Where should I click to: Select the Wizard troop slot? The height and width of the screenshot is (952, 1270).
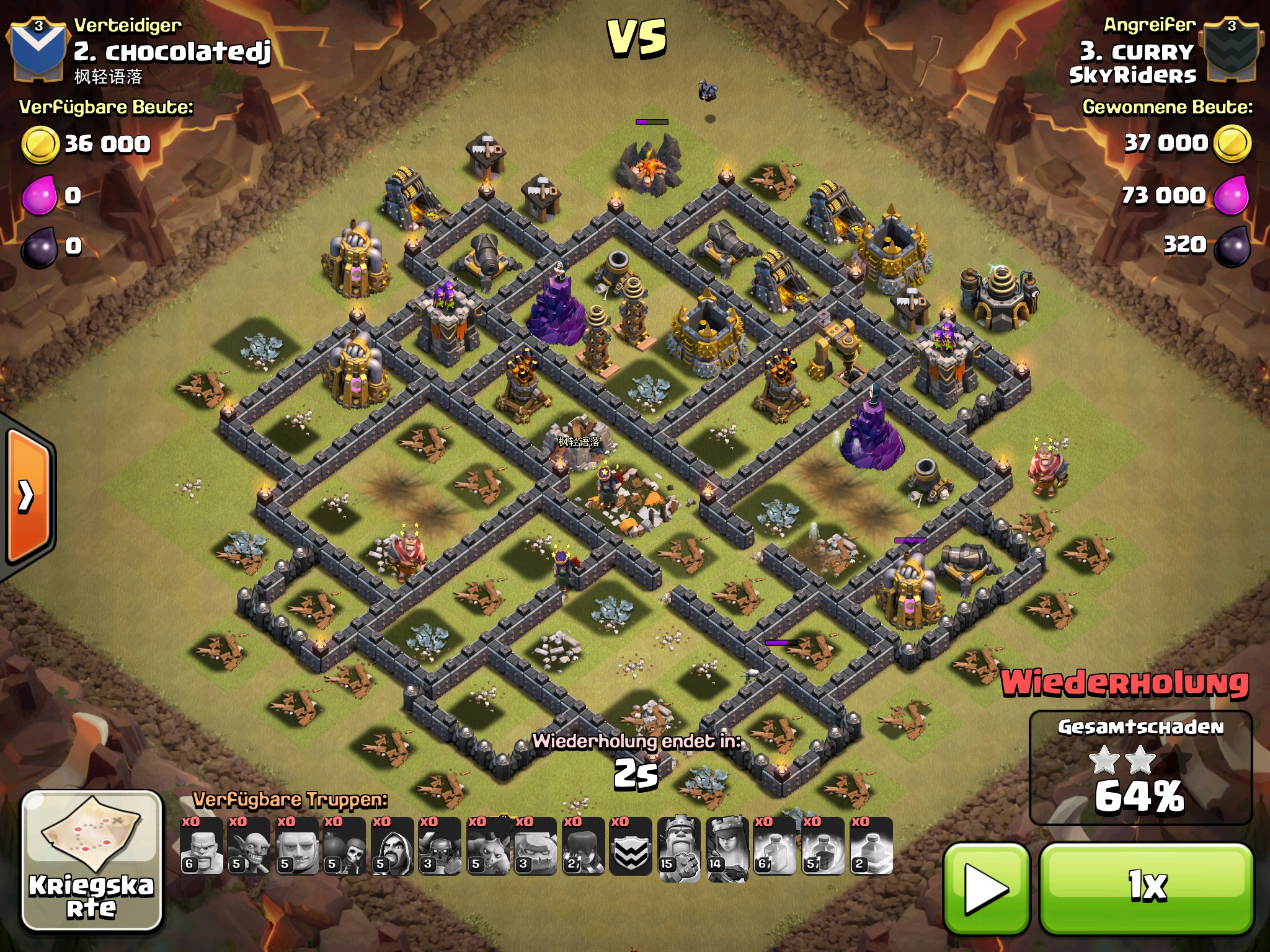pos(392,845)
